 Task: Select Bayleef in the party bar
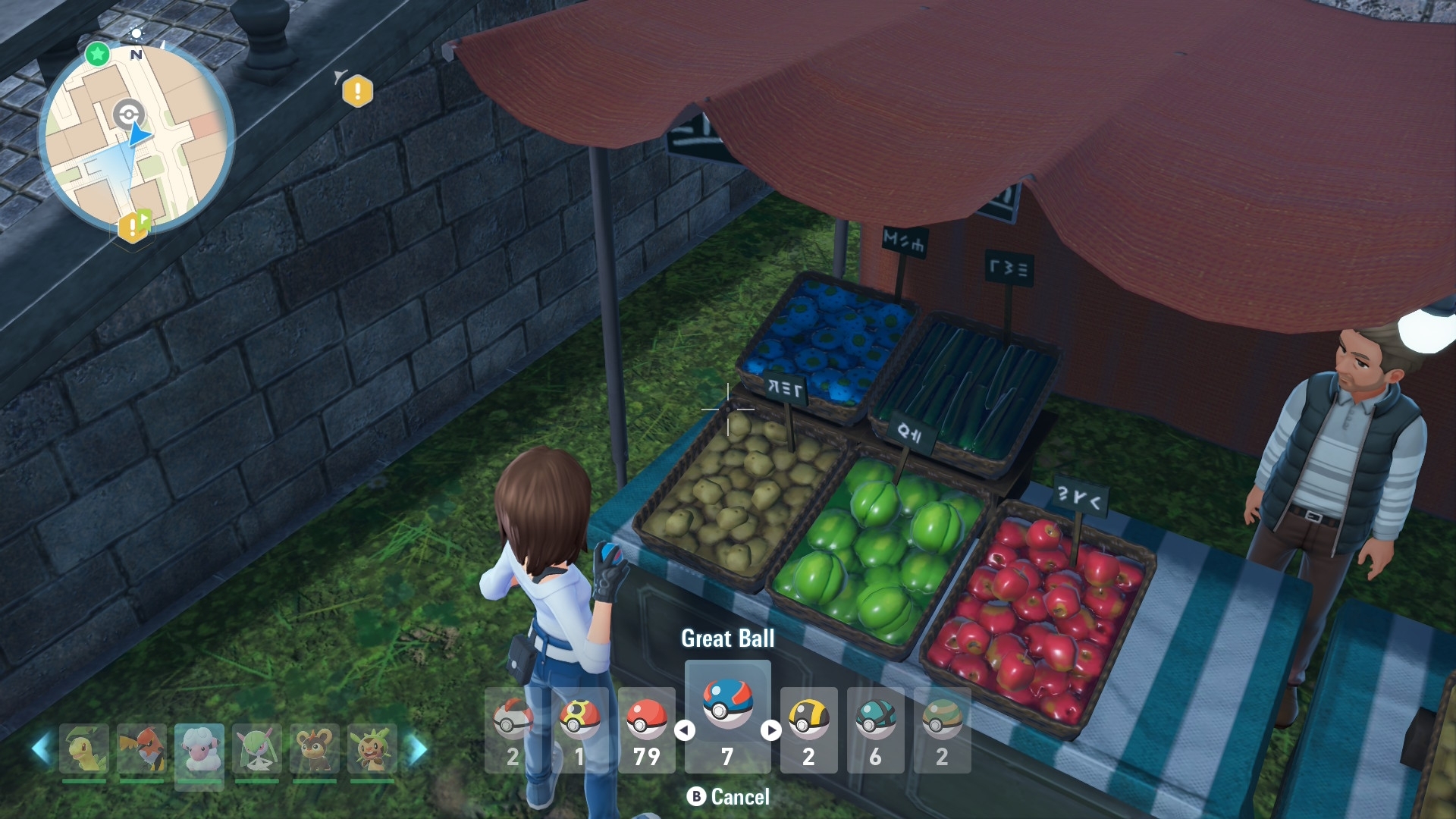point(83,749)
